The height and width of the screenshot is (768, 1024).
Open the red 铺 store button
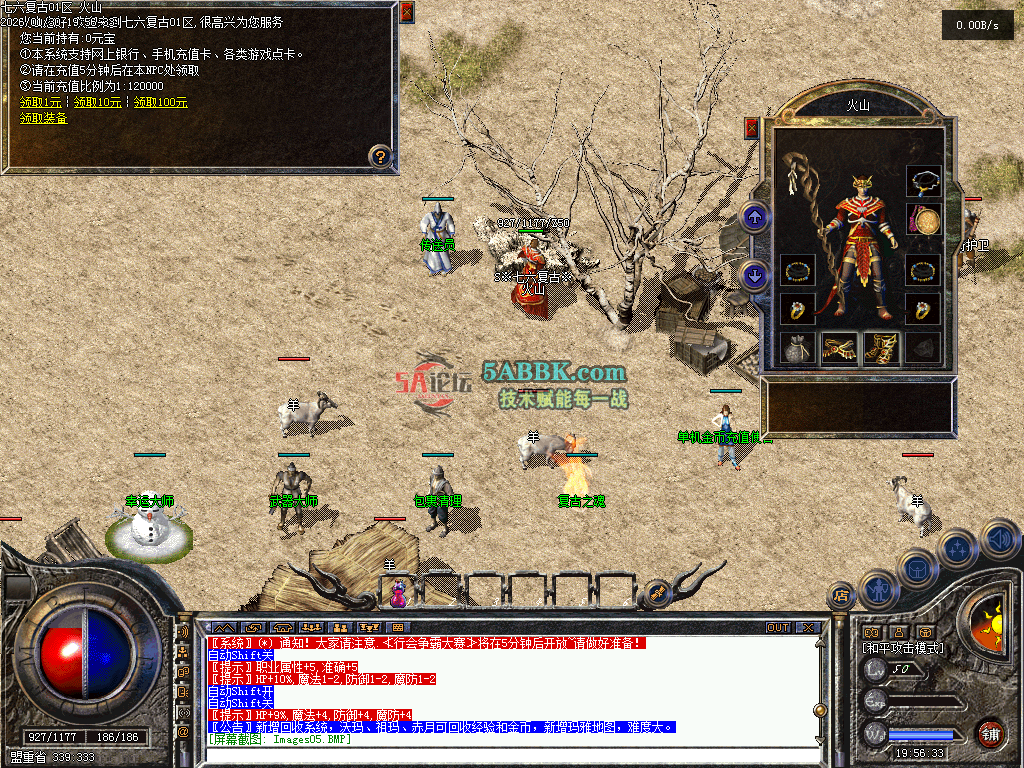pyautogui.click(x=990, y=733)
